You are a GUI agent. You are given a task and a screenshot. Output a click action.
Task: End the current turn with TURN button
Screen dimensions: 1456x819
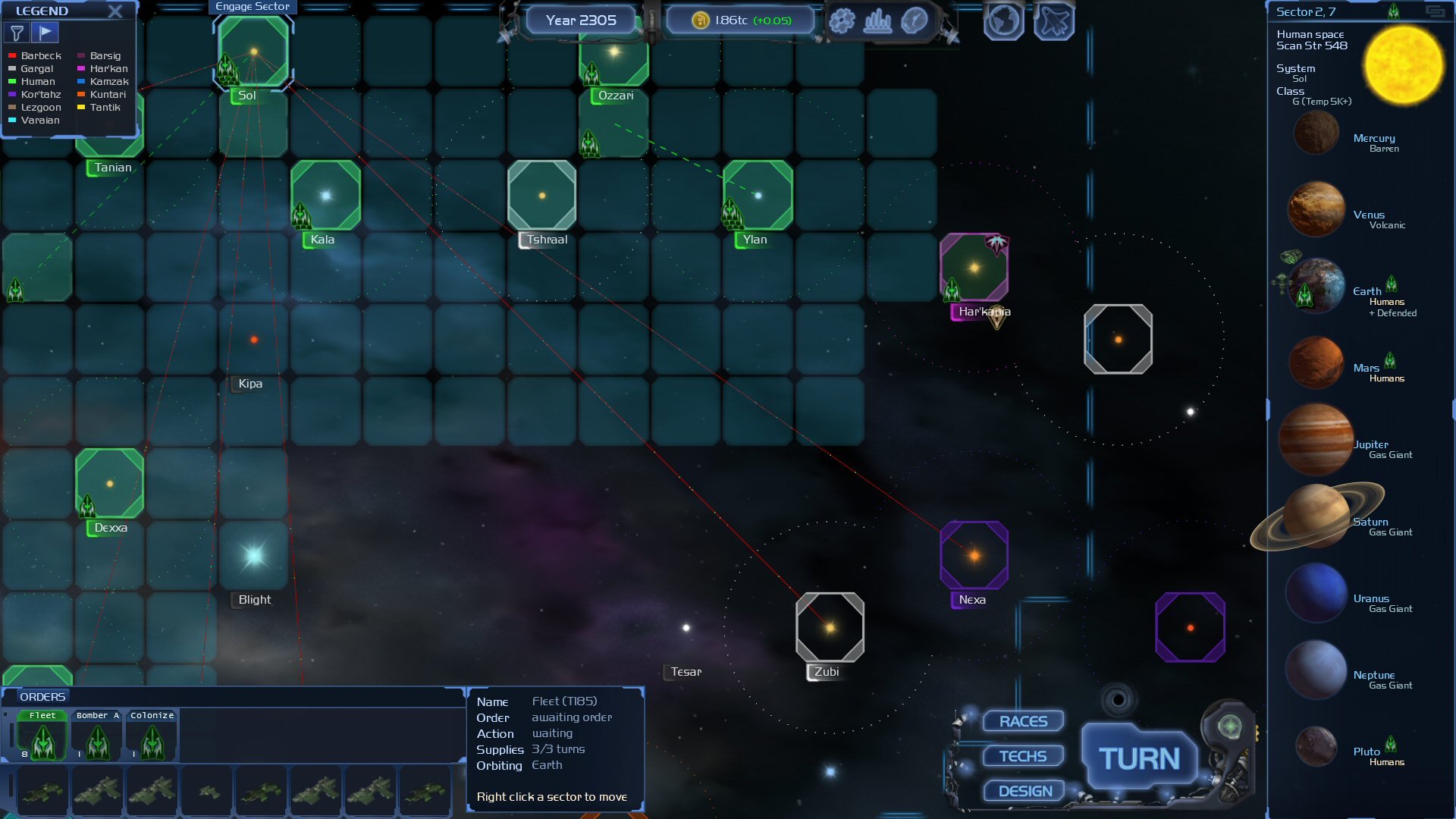tap(1139, 758)
